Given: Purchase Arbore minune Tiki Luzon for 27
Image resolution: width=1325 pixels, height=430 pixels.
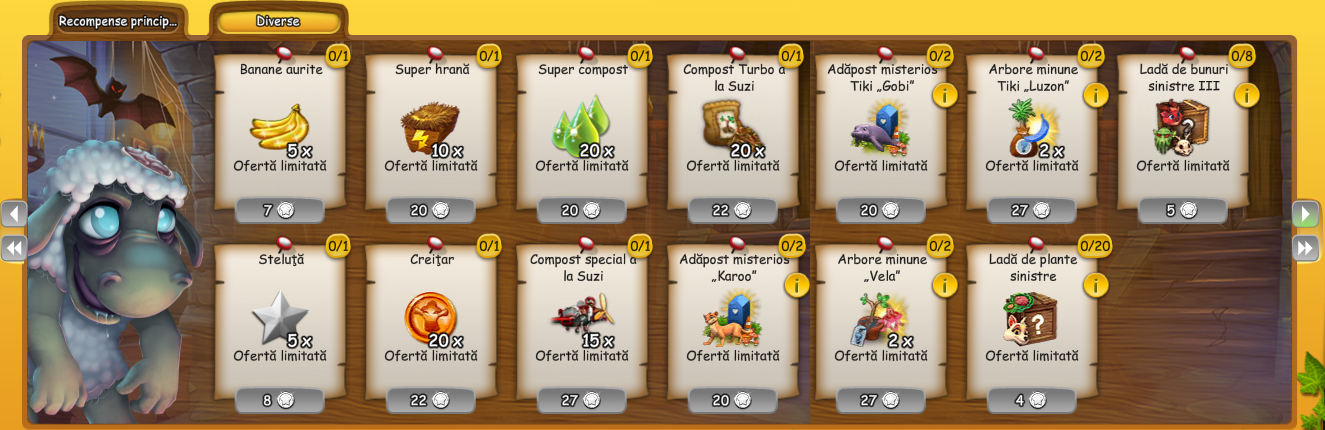Looking at the screenshot, I should click(x=1032, y=210).
